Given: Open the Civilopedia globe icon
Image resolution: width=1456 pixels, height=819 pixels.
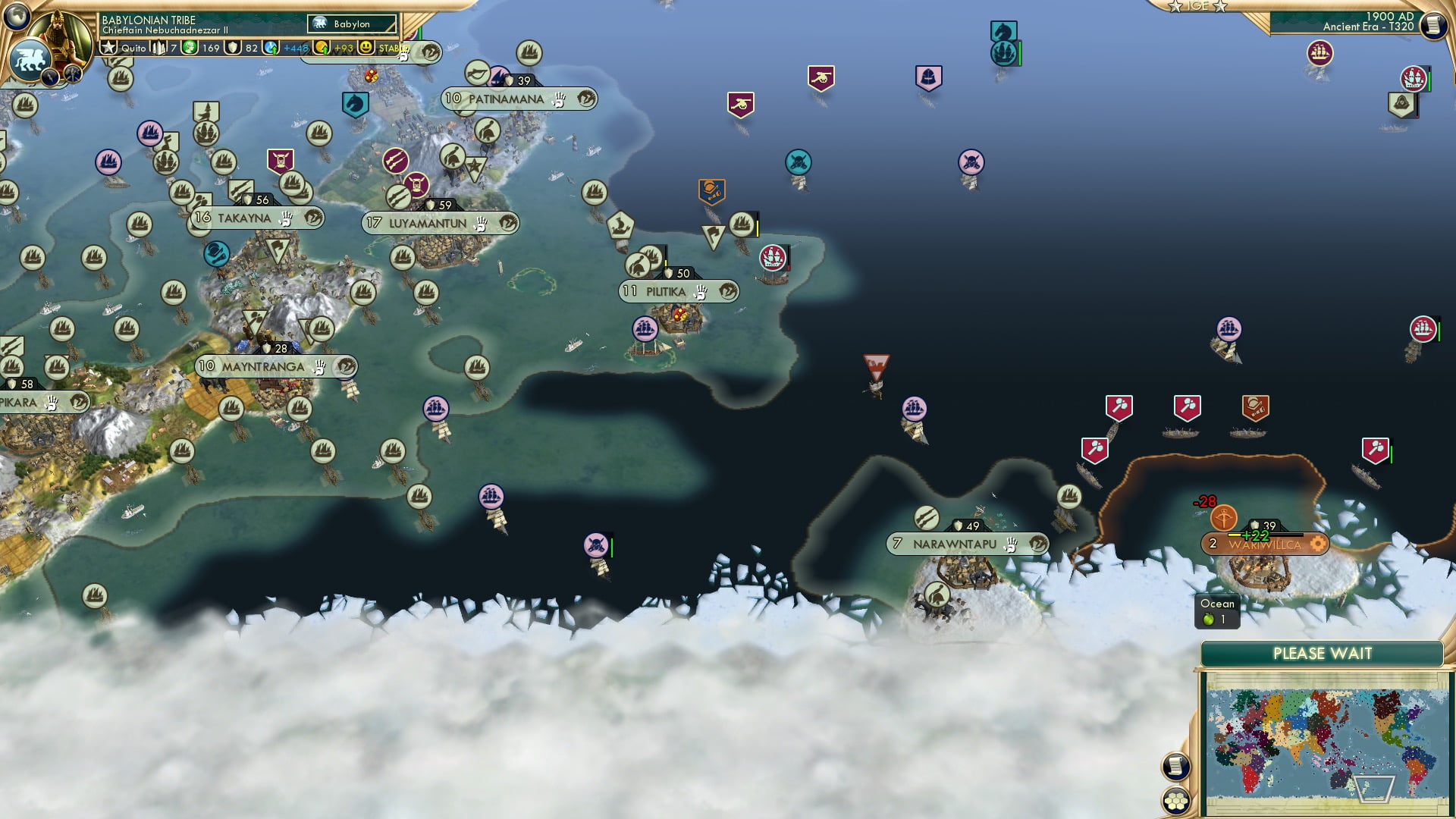Looking at the screenshot, I should click(x=17, y=19).
